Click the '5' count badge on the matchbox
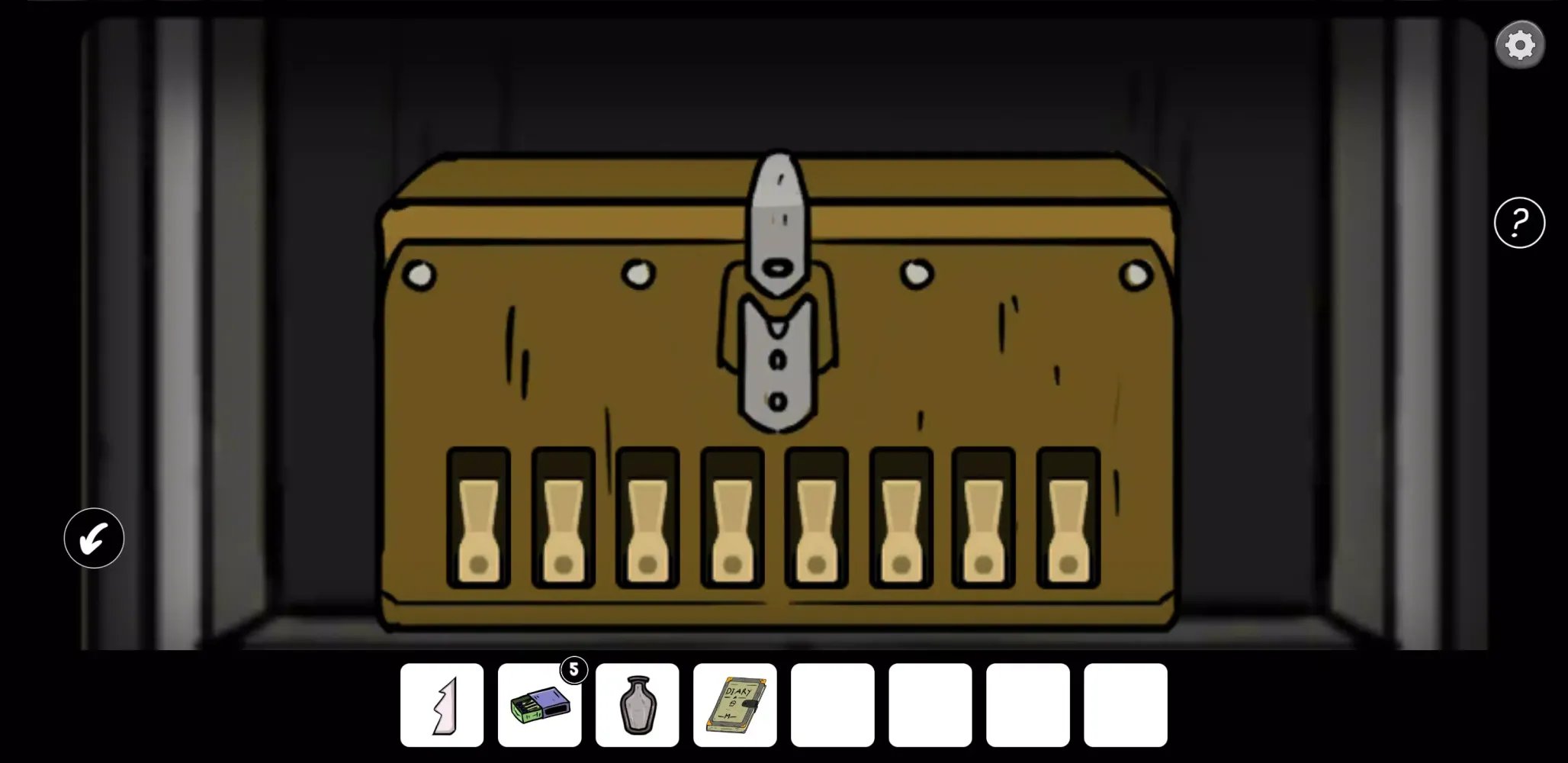Viewport: 1568px width, 763px height. click(x=574, y=670)
